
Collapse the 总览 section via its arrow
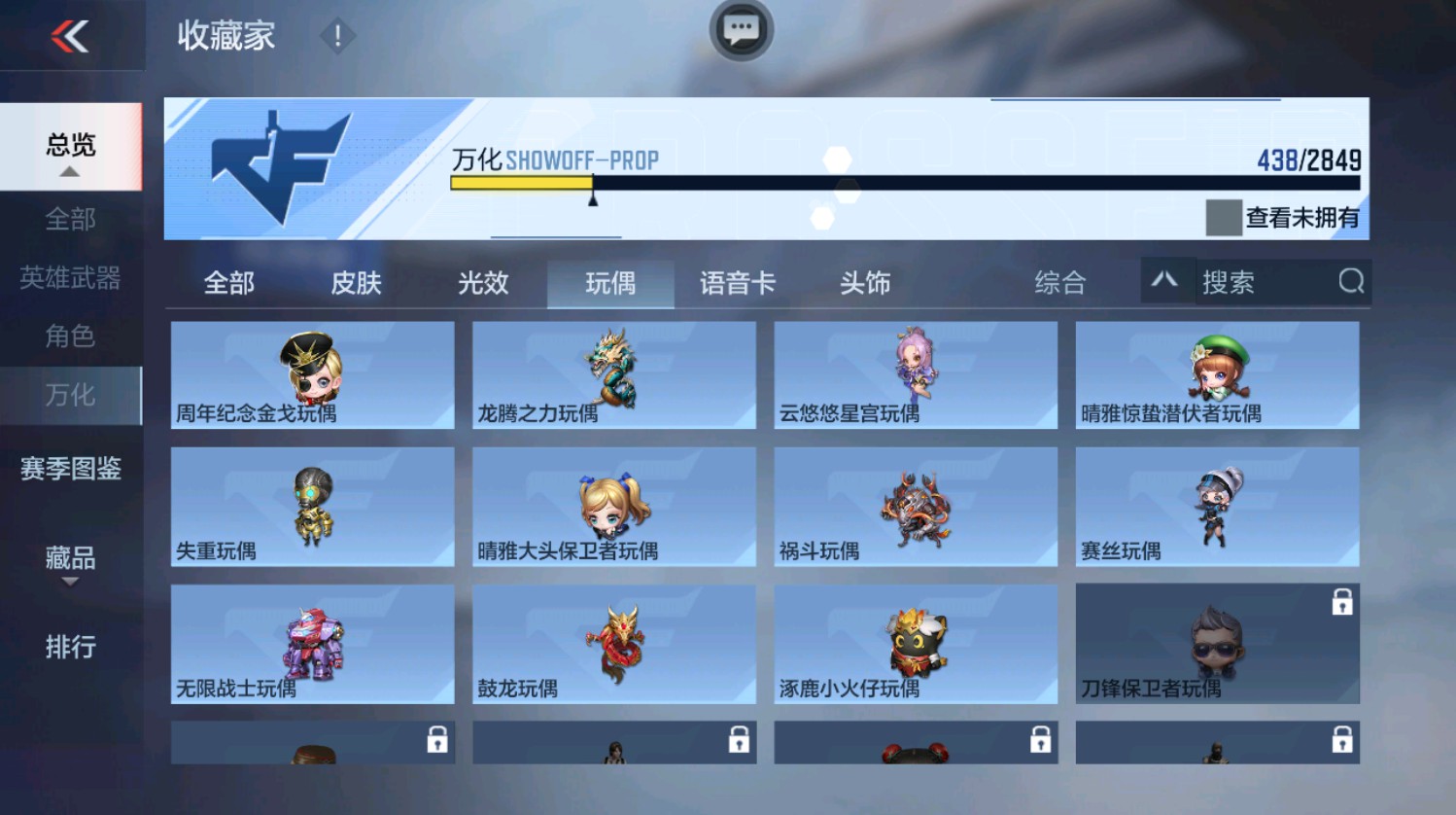(x=70, y=171)
